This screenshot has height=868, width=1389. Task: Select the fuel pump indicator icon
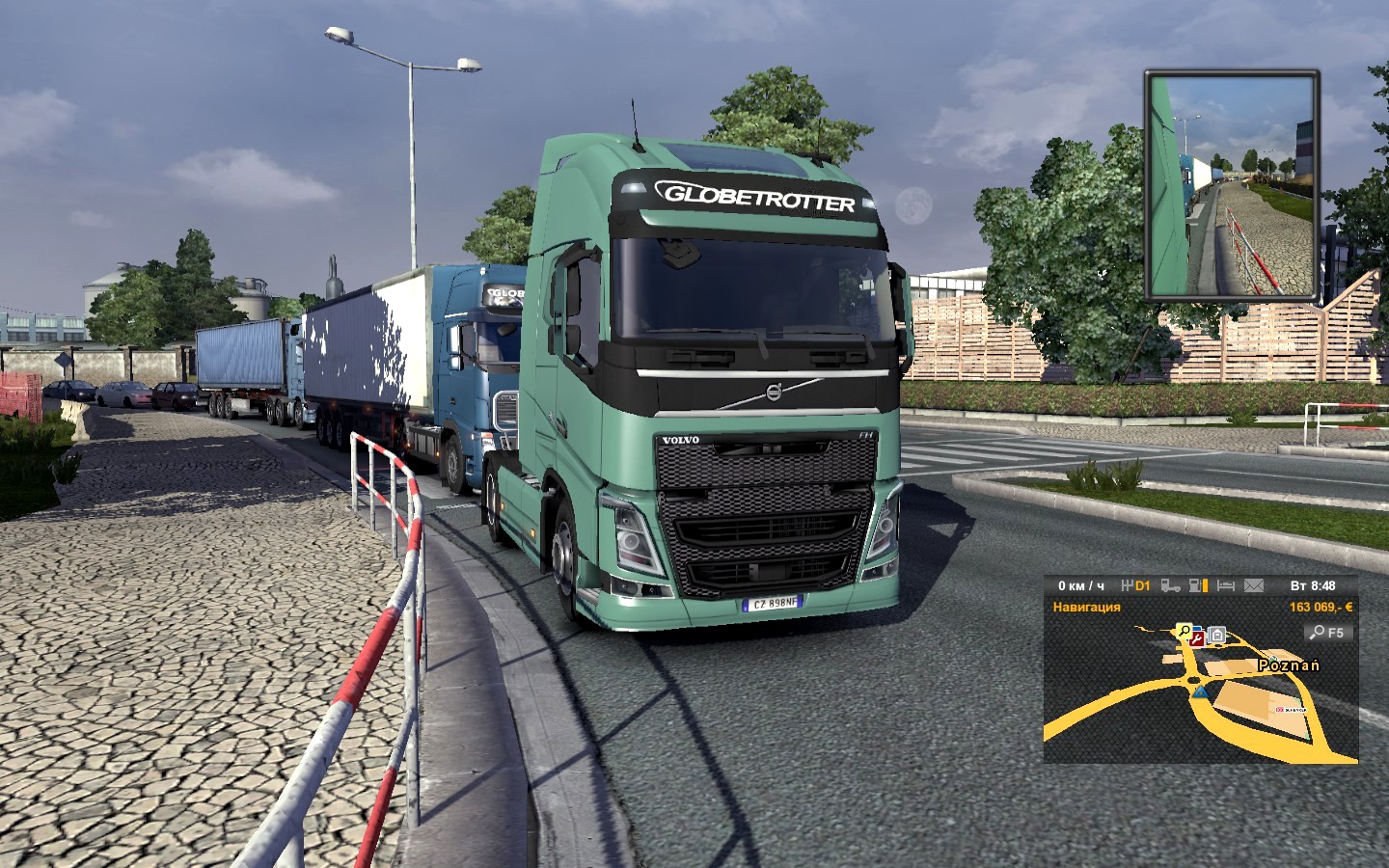(1198, 585)
